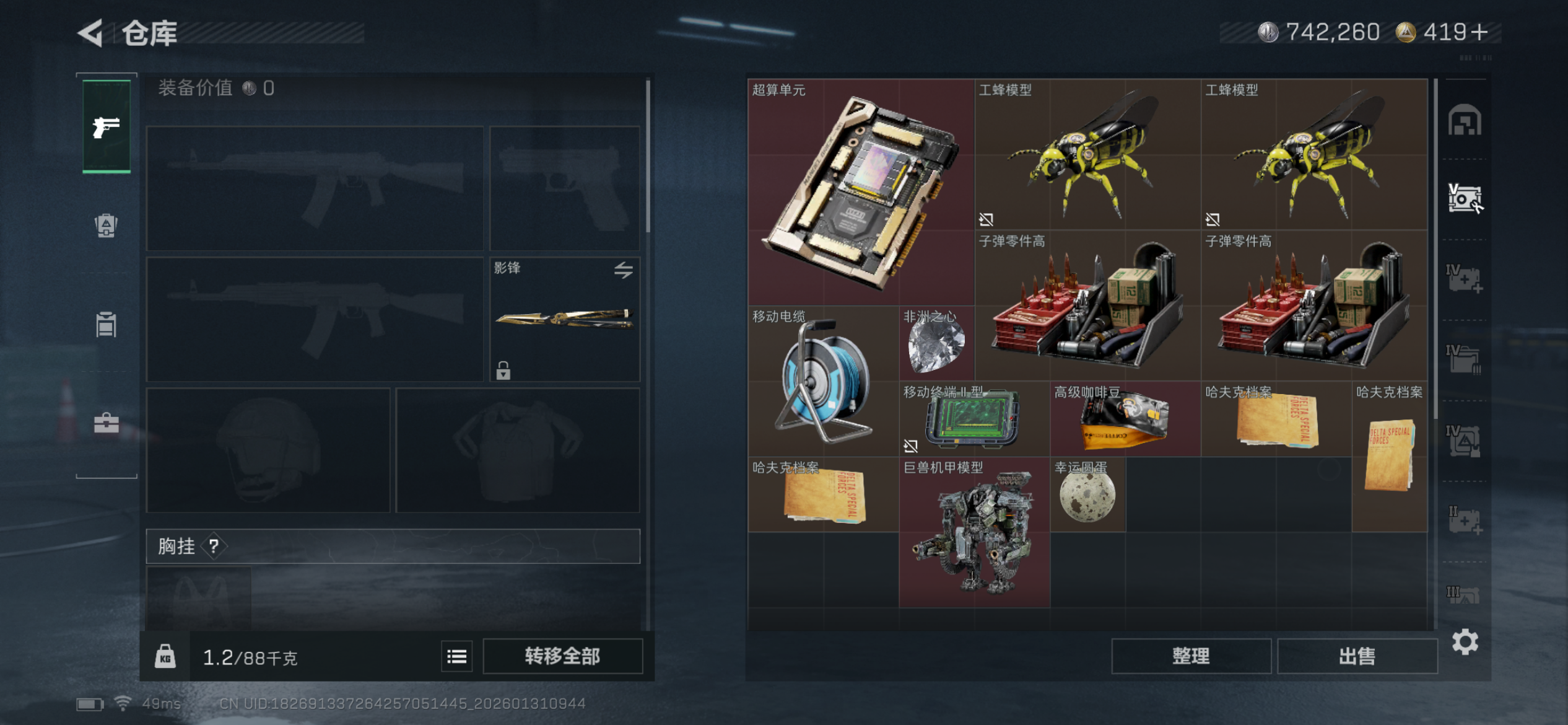Go back from the 仓库 screen
Screen dimensions: 1568x725
[91, 33]
